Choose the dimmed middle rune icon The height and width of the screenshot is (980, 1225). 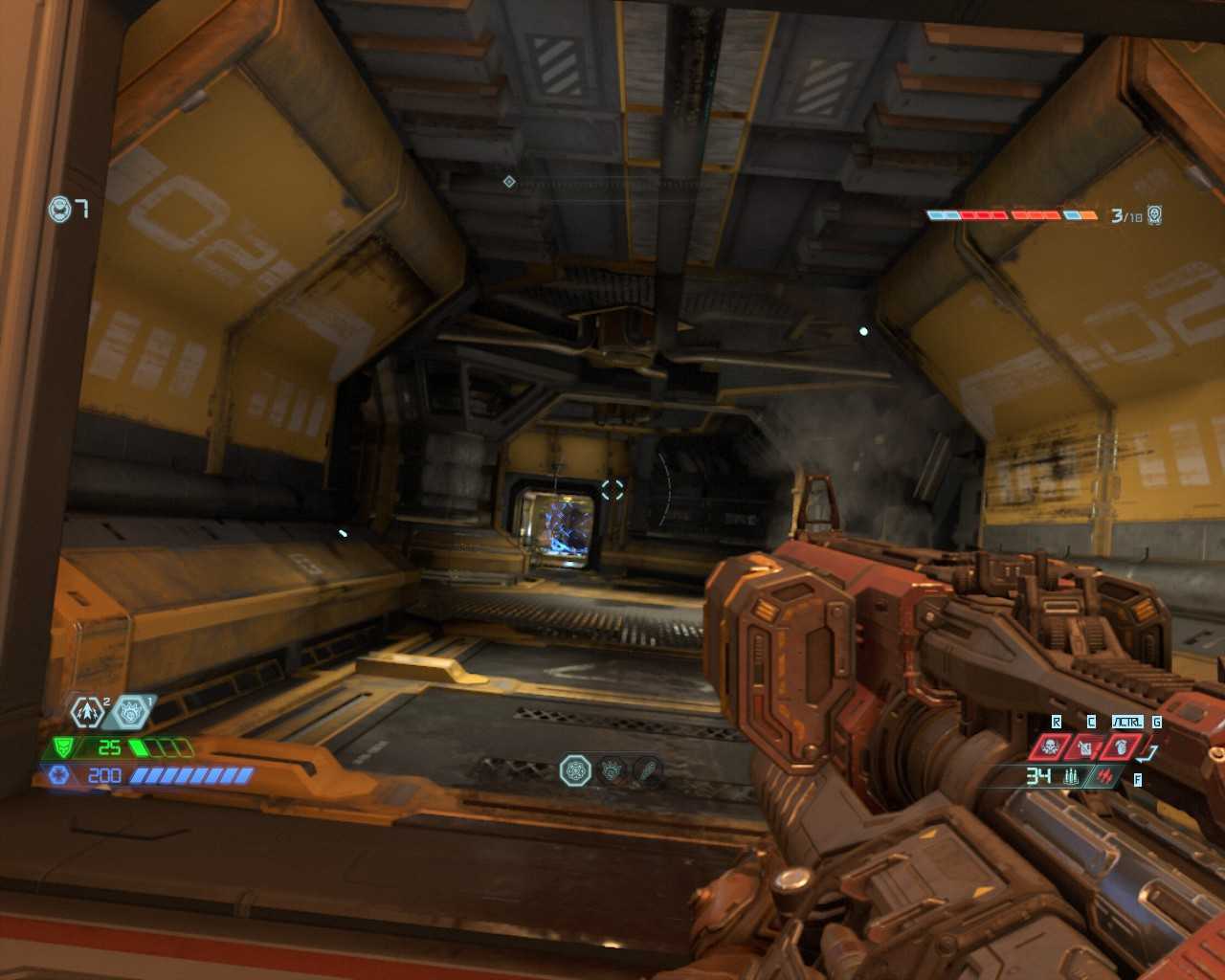[x=612, y=768]
